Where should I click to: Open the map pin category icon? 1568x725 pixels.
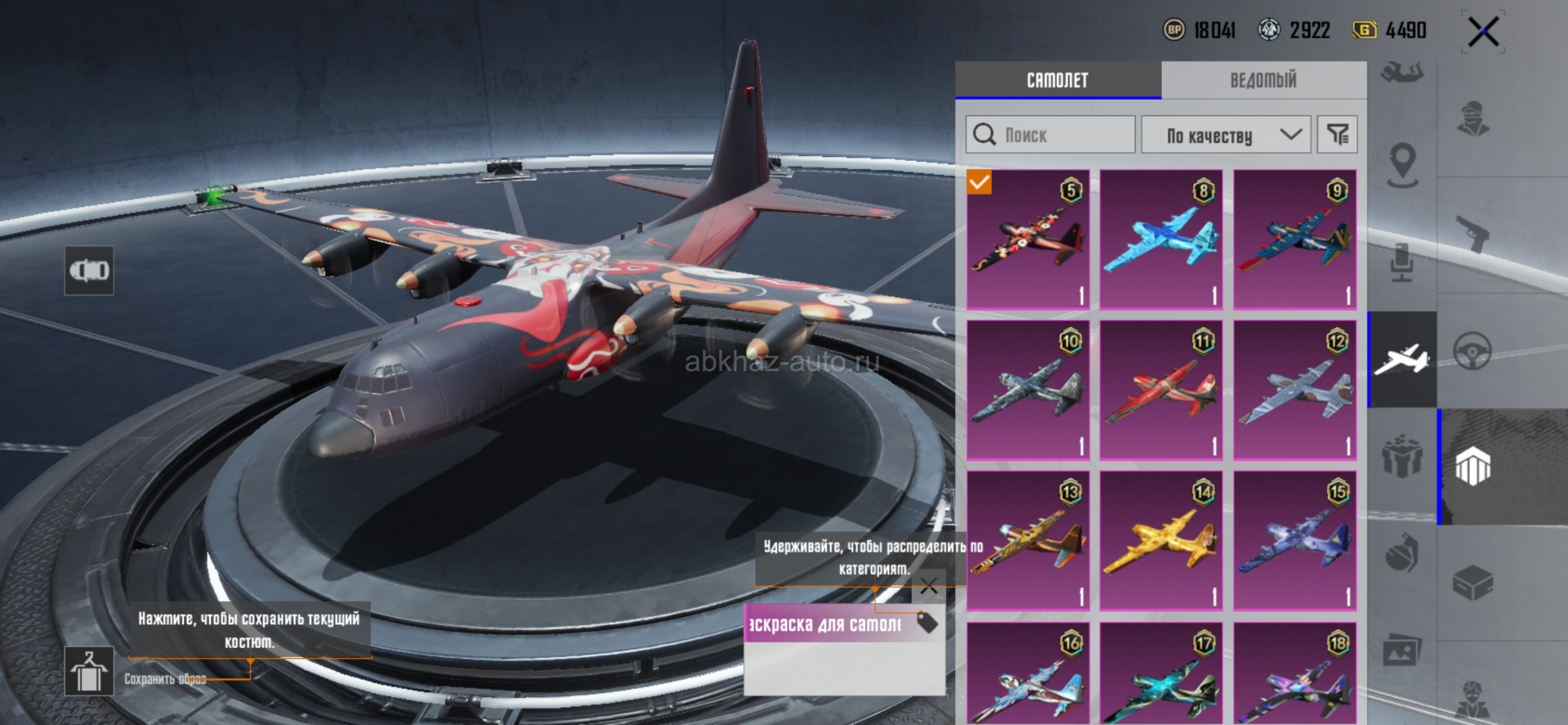tap(1402, 163)
